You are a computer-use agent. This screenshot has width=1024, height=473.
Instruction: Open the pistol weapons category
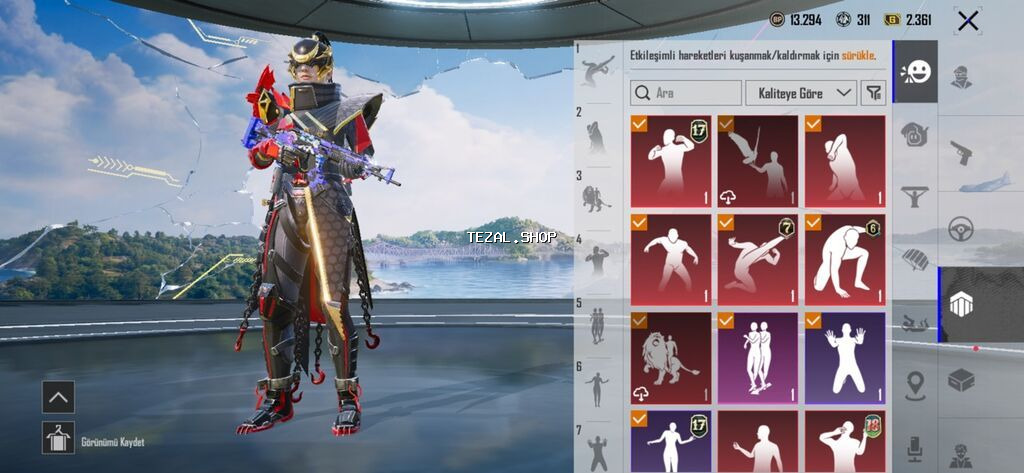click(961, 153)
